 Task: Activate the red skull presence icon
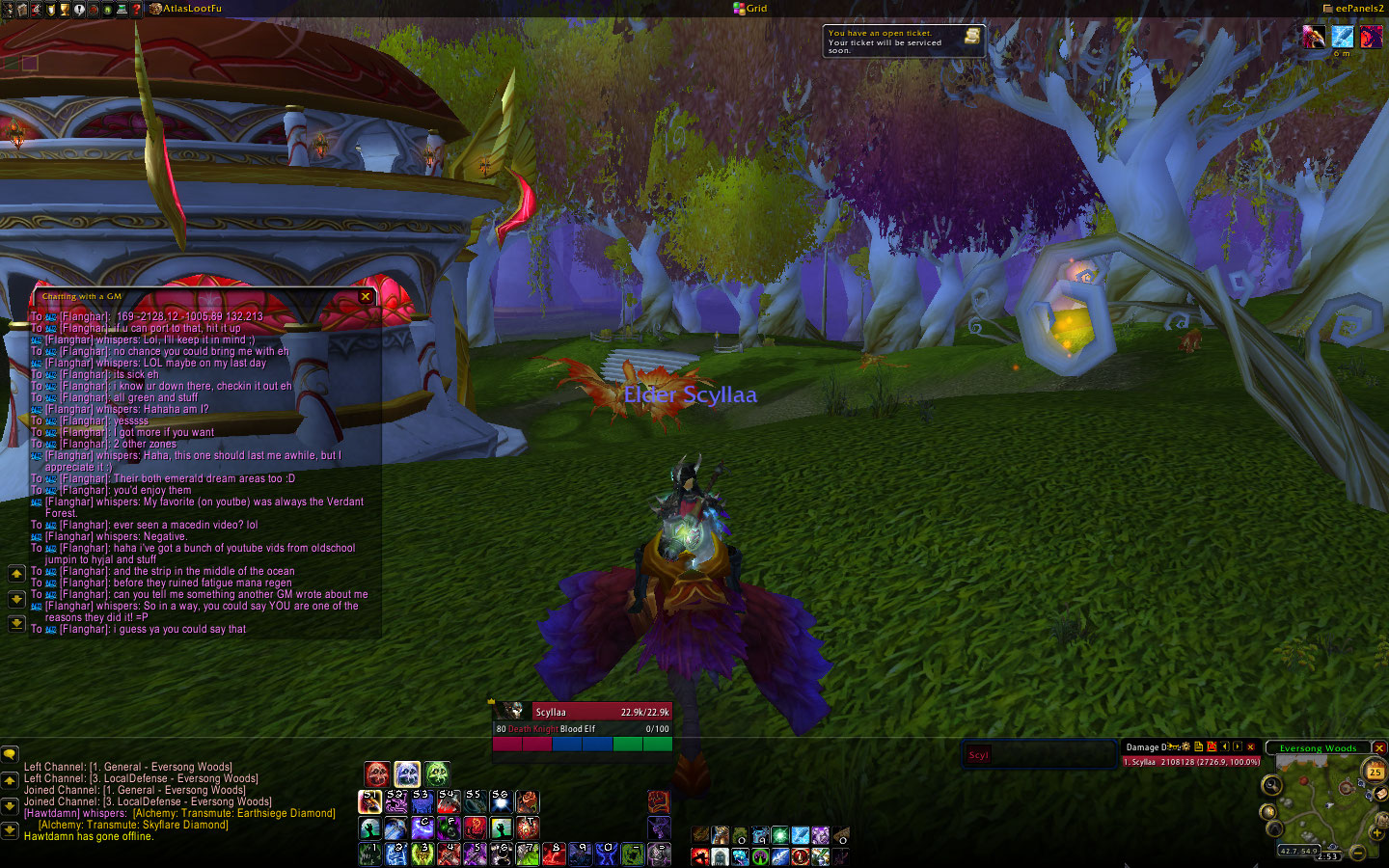click(377, 773)
